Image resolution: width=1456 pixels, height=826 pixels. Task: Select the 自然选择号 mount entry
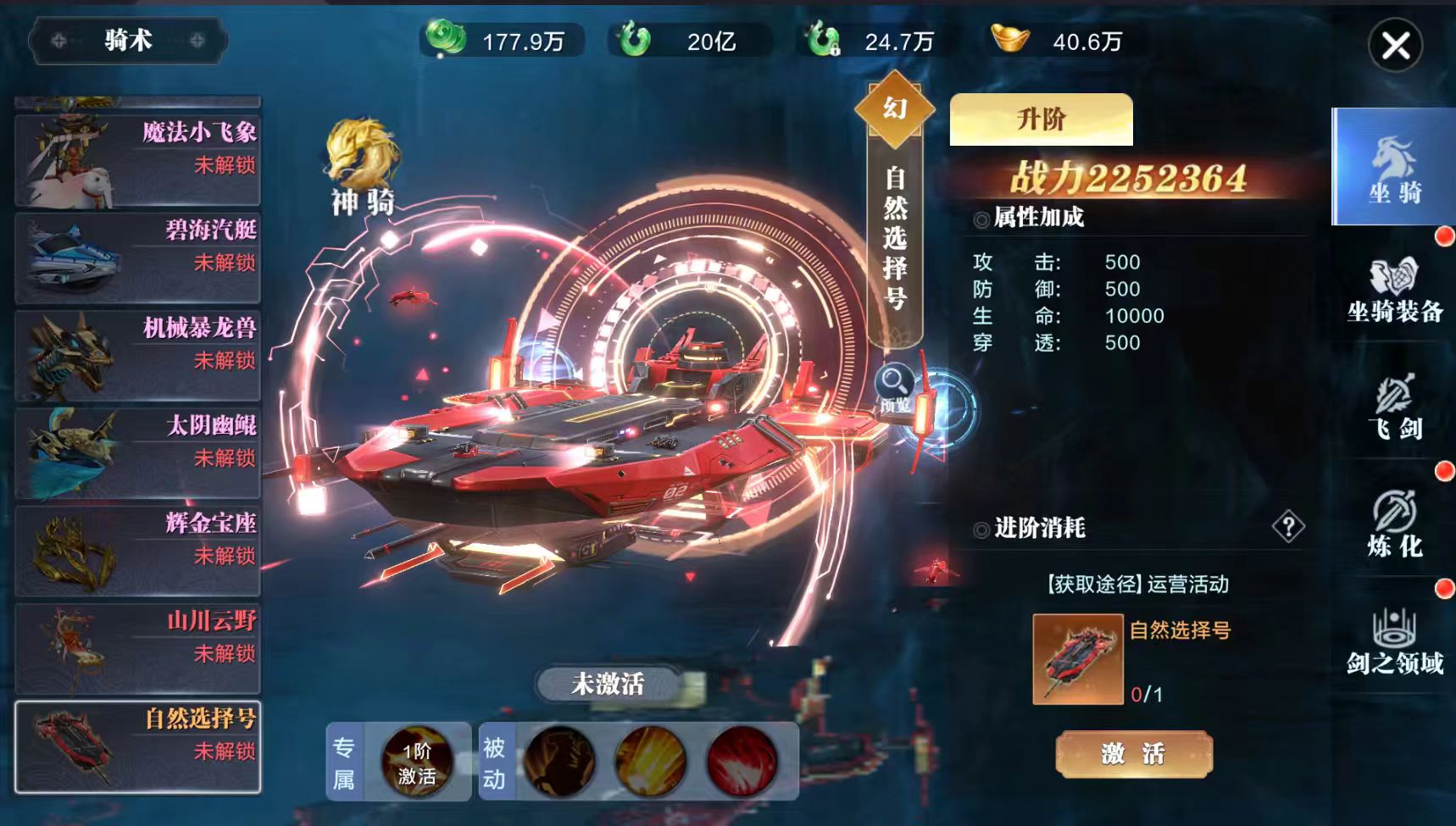click(138, 746)
